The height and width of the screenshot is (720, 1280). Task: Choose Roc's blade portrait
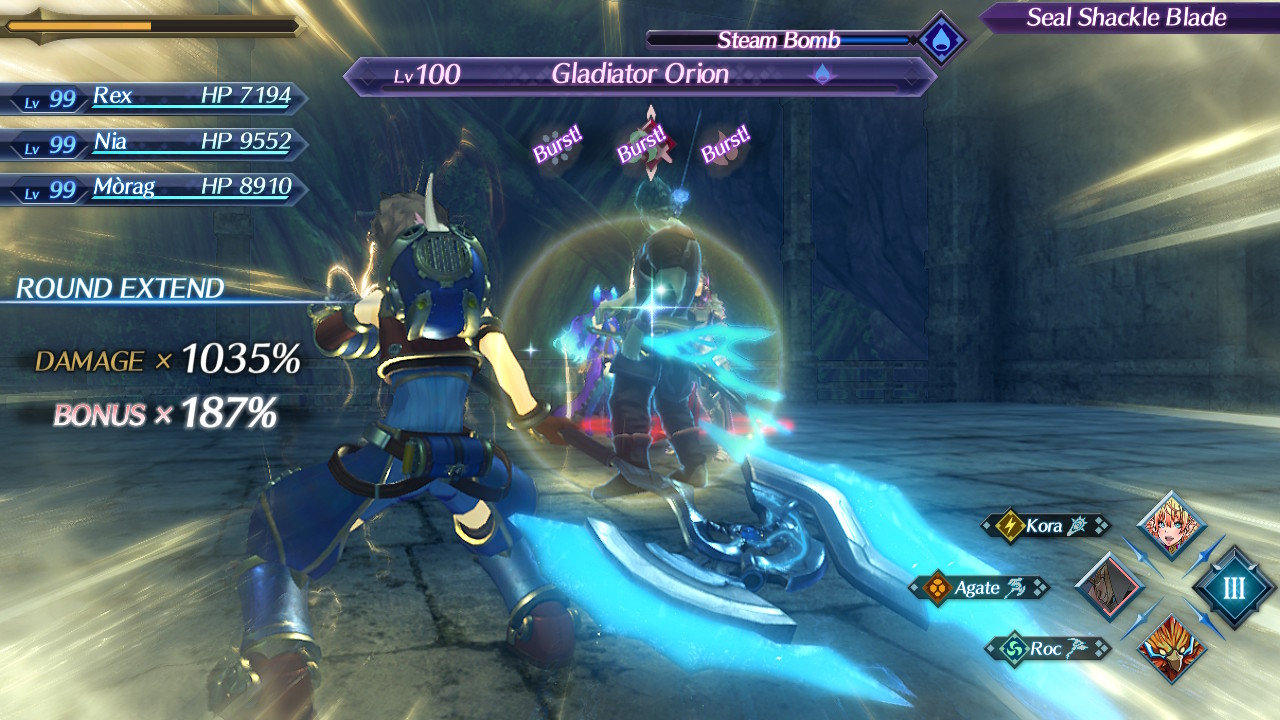pyautogui.click(x=1171, y=648)
